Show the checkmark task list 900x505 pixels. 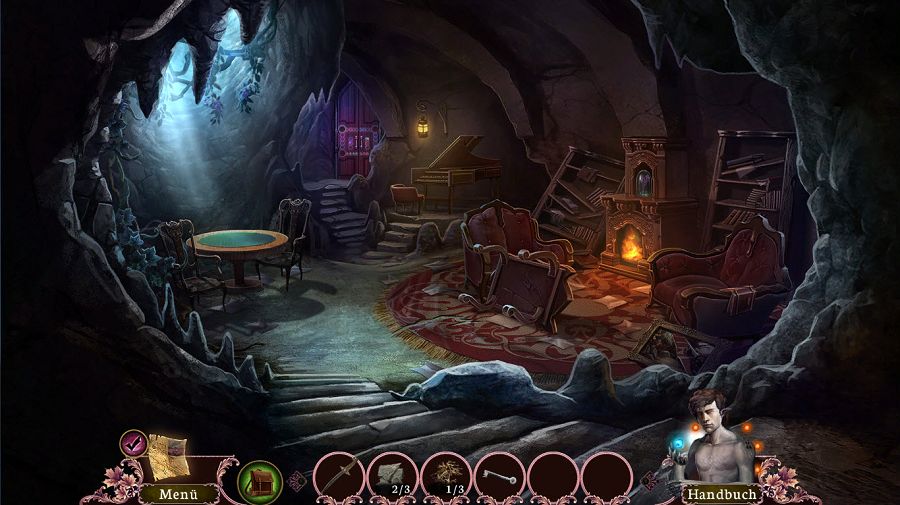[x=133, y=442]
